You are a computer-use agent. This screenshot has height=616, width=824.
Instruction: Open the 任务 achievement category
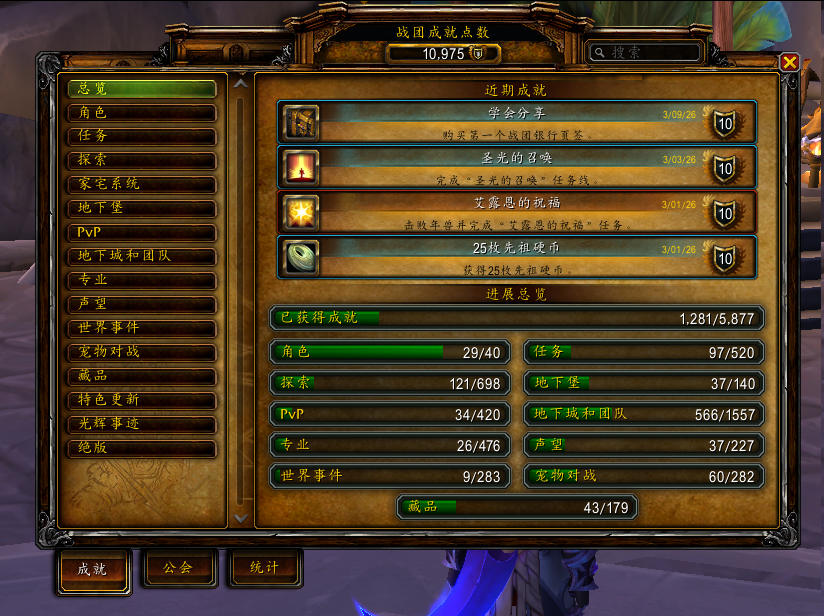pyautogui.click(x=141, y=137)
